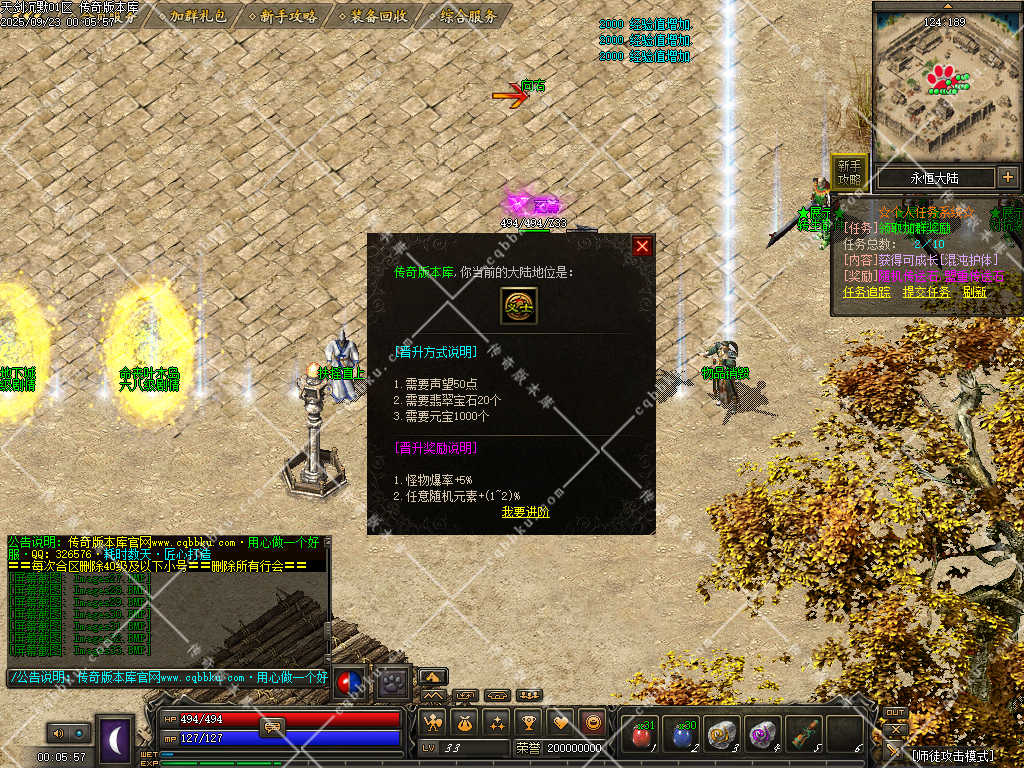Viewport: 1024px width, 768px height.
Task: Expand the map with the plus button
Action: [x=1007, y=177]
